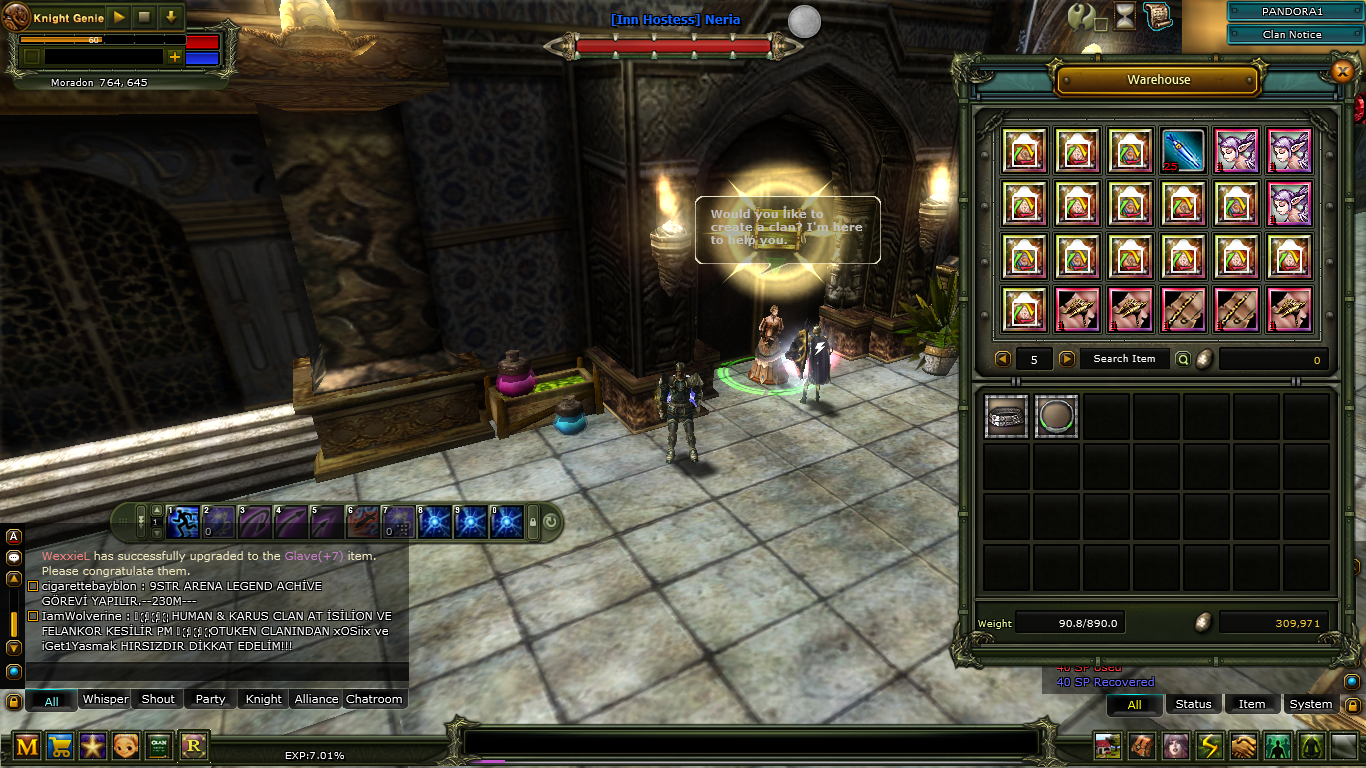Screen dimensions: 1366x768
Task: Click the house icon in the bottom-right toolbar
Action: pyautogui.click(x=1107, y=745)
